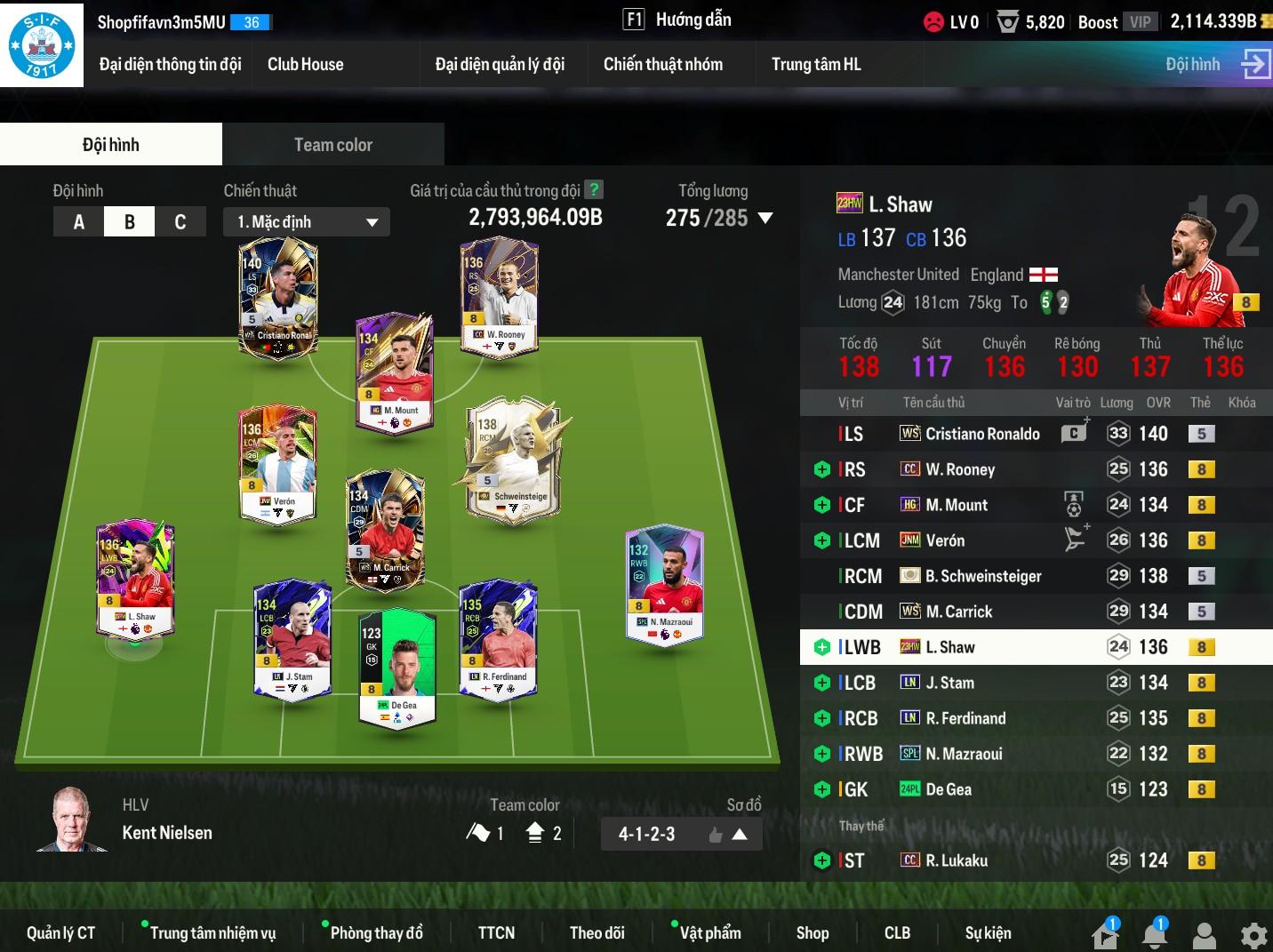
Task: Open the Shop from bottom bar
Action: point(812,932)
